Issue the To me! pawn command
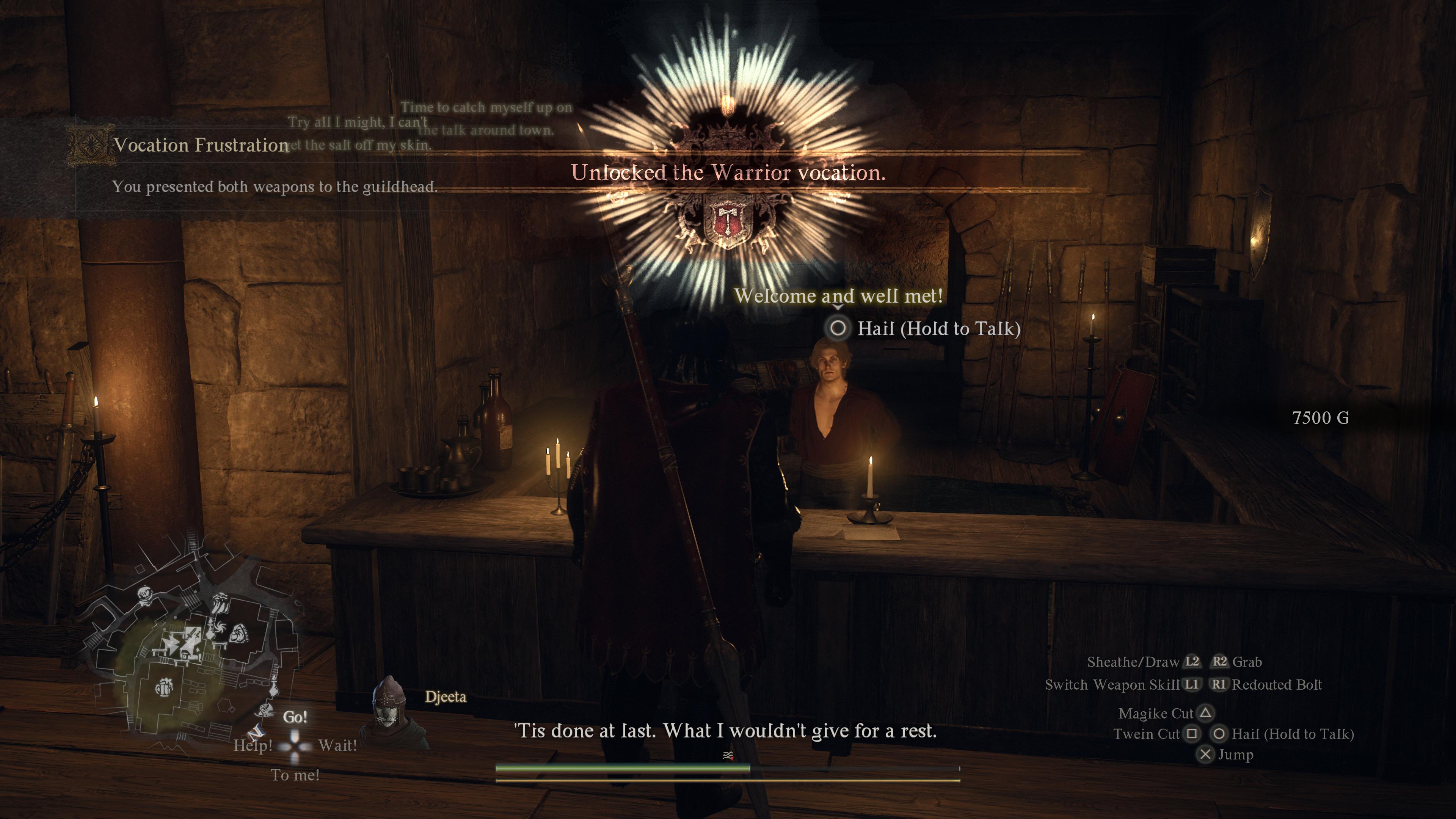The height and width of the screenshot is (819, 1456). click(295, 775)
